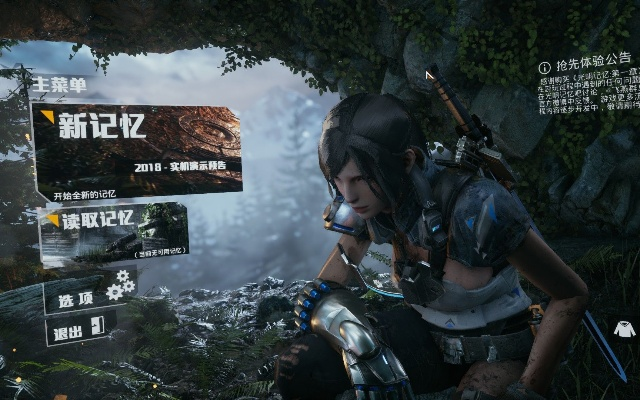Click the white shirt outfit icon
The width and height of the screenshot is (640, 400).
[x=625, y=328]
